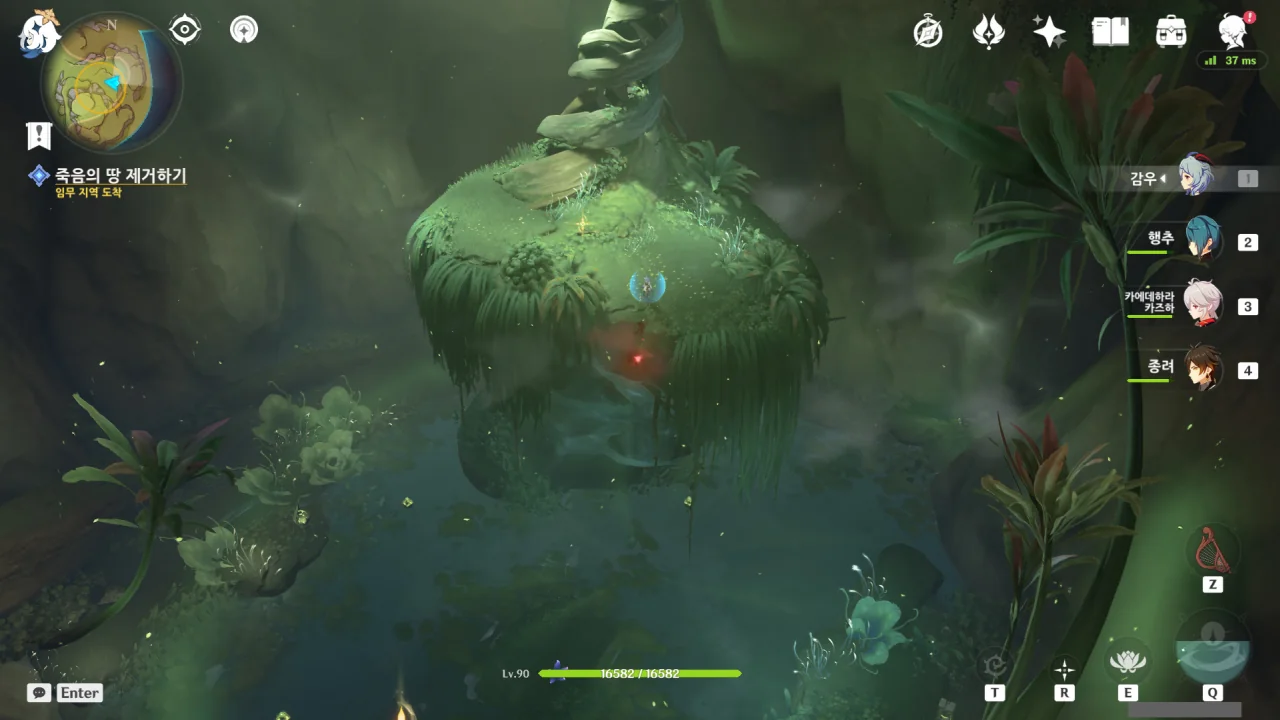Switch to party member 행추
The height and width of the screenshot is (720, 1280).
[x=1201, y=241]
